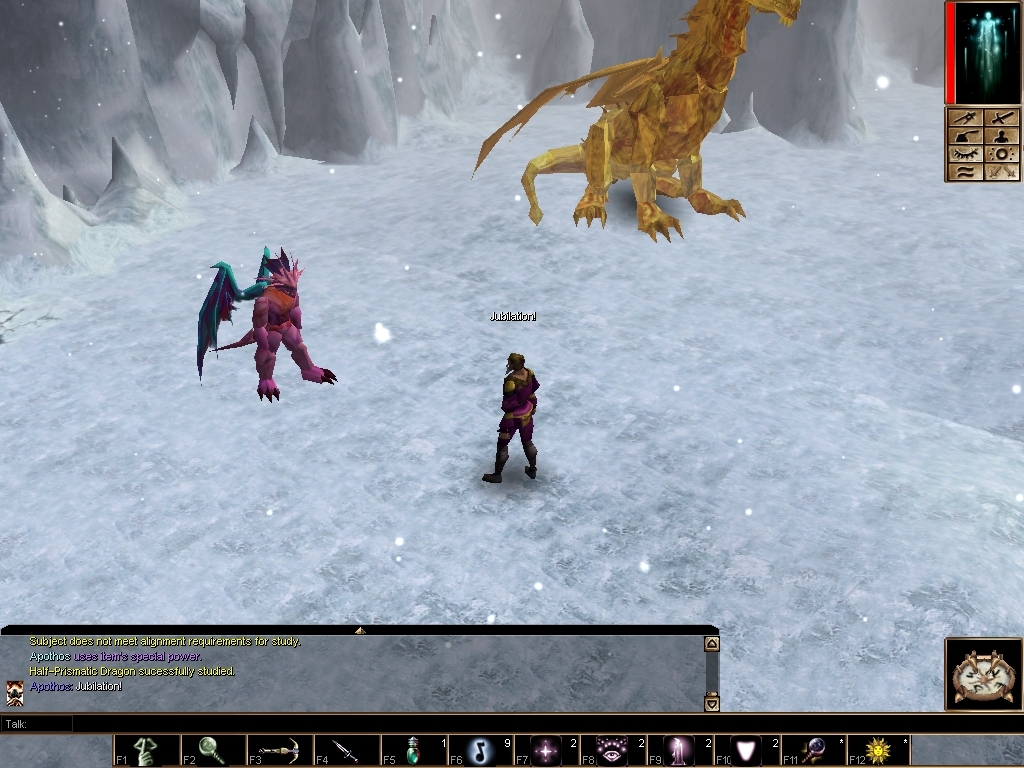Toggle the closed-eye stealth mode button
This screenshot has height=768, width=1024.
click(966, 154)
